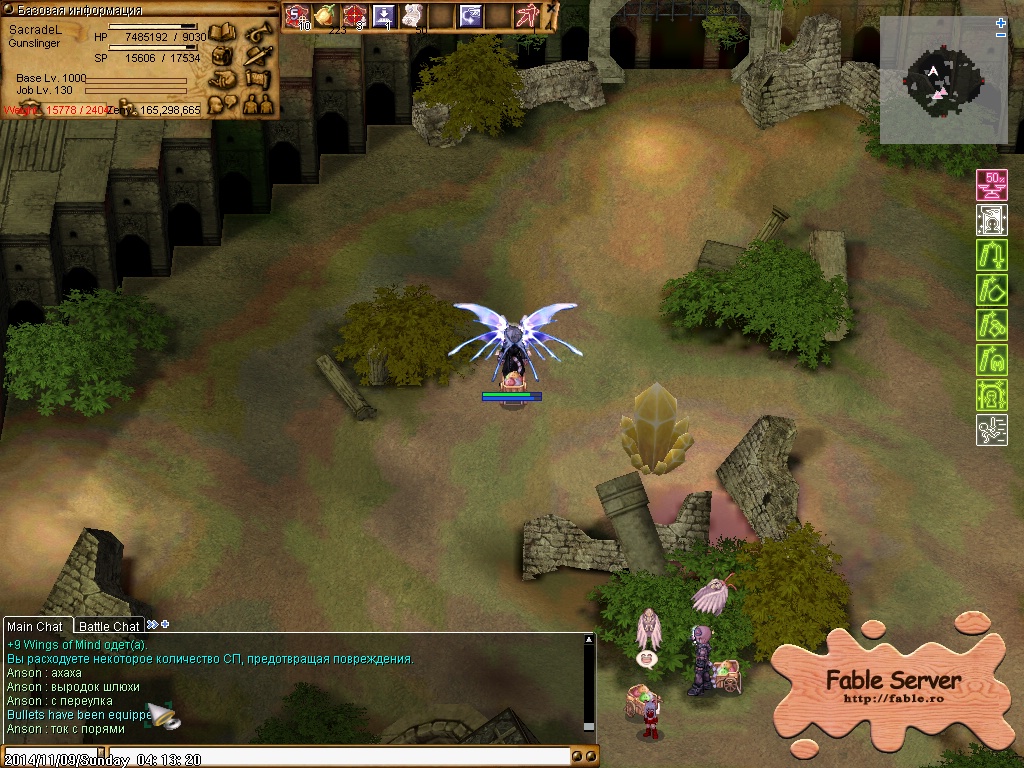The image size is (1024, 768).
Task: Zoom out the minimap with minus button
Action: [1001, 36]
